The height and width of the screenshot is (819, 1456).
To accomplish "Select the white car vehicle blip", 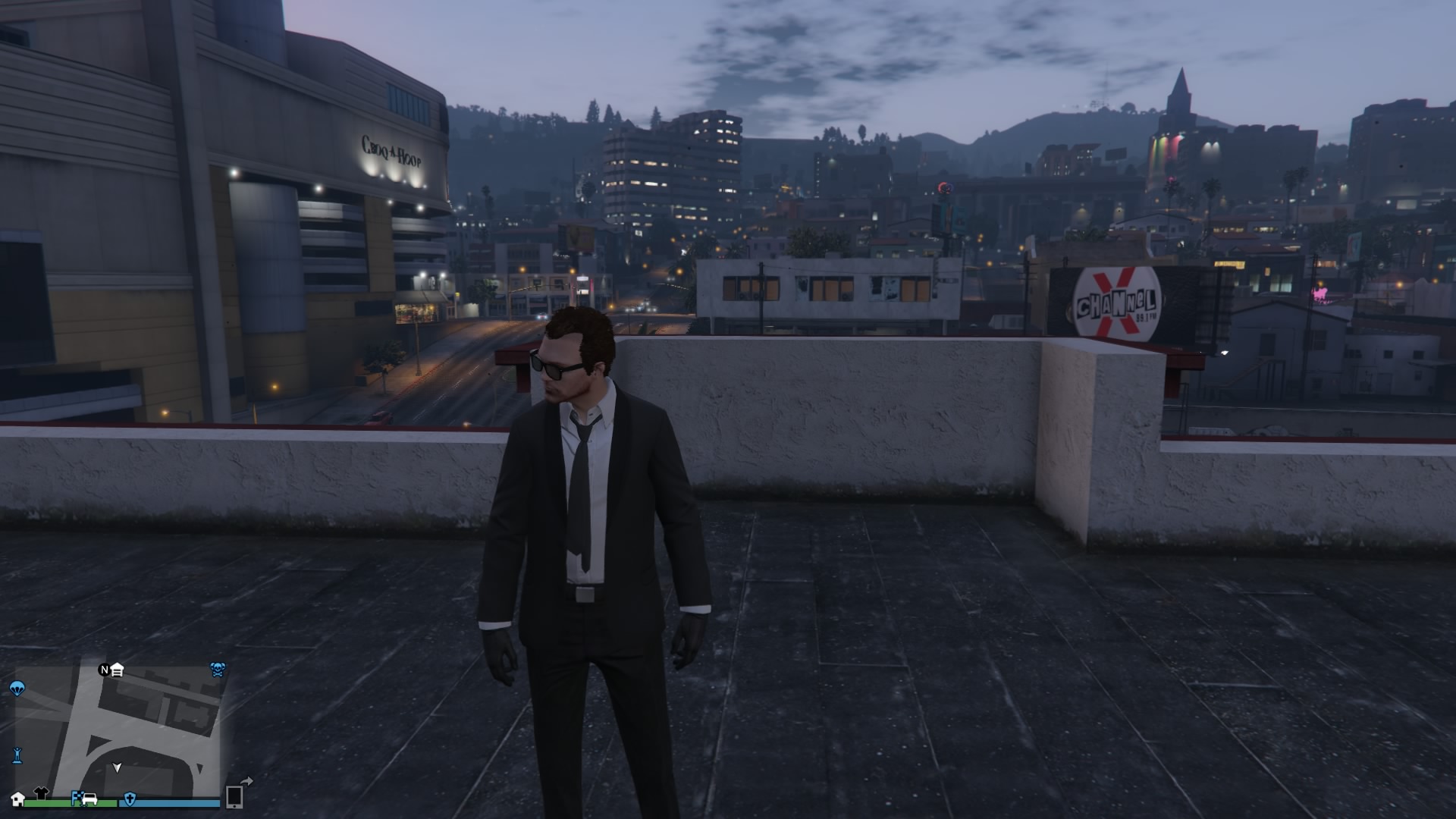I will click(x=90, y=798).
